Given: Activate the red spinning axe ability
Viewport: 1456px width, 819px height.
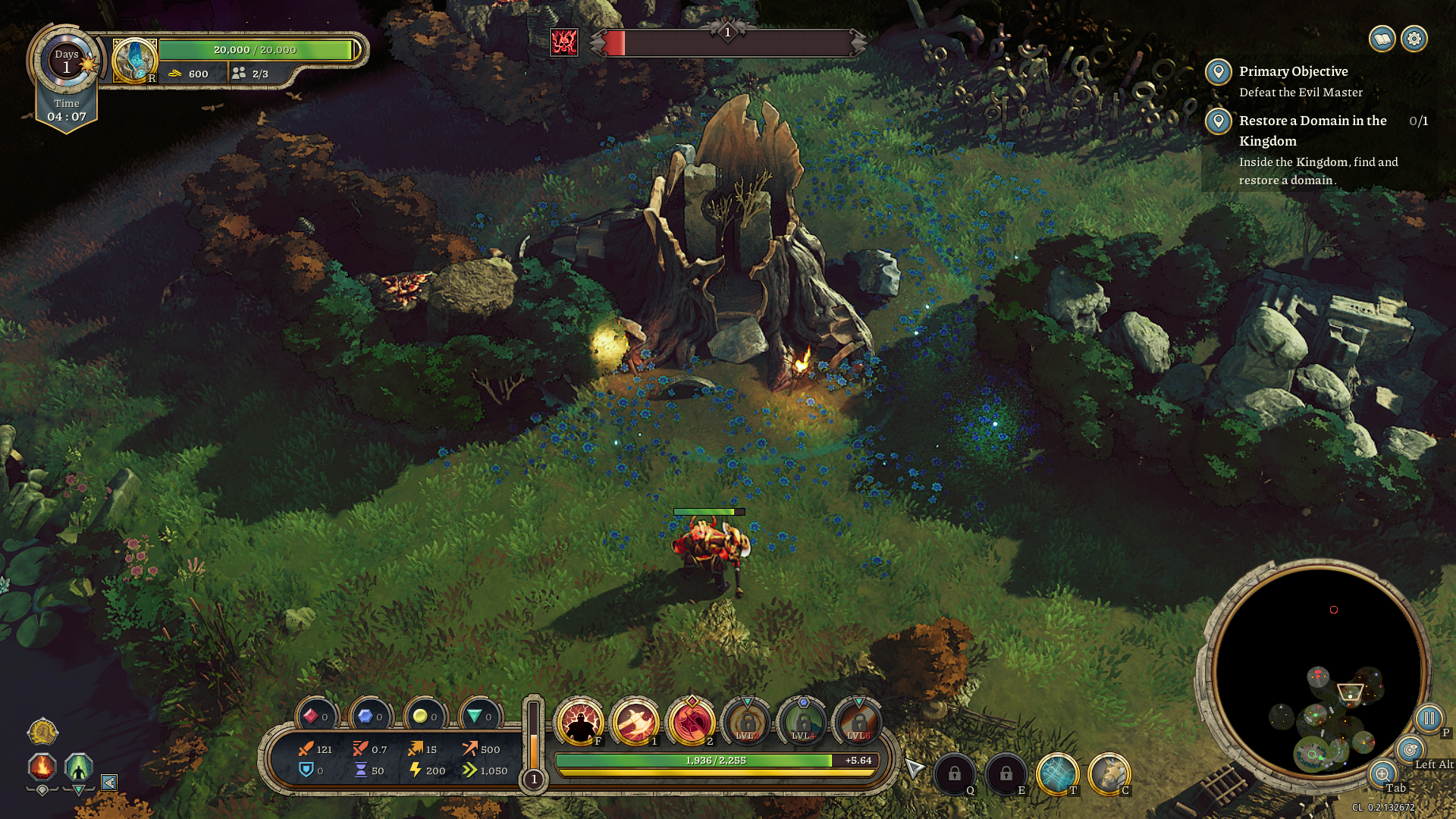Looking at the screenshot, I should coord(692,721).
